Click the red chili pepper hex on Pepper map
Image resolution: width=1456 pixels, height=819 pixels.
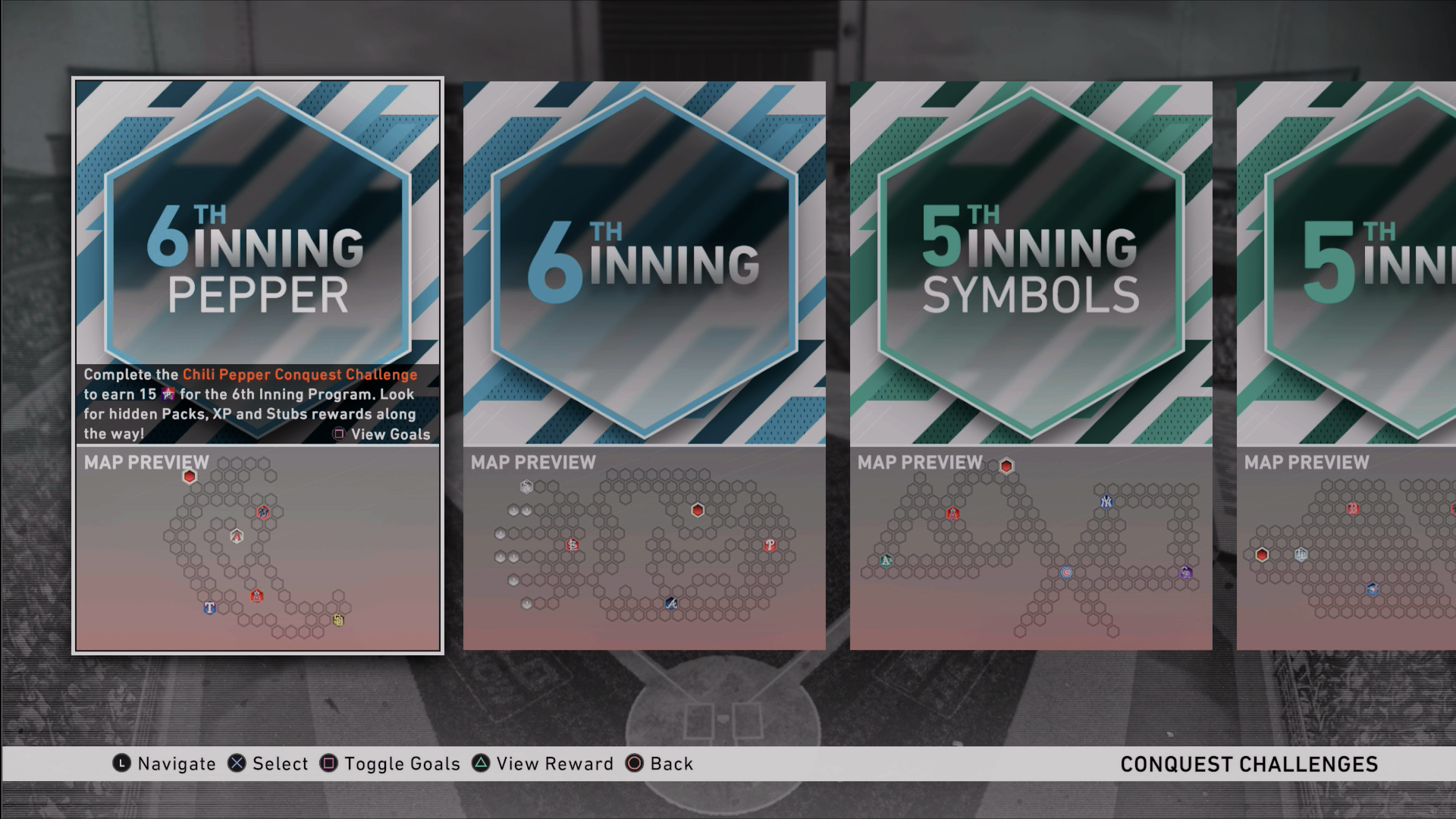point(189,476)
